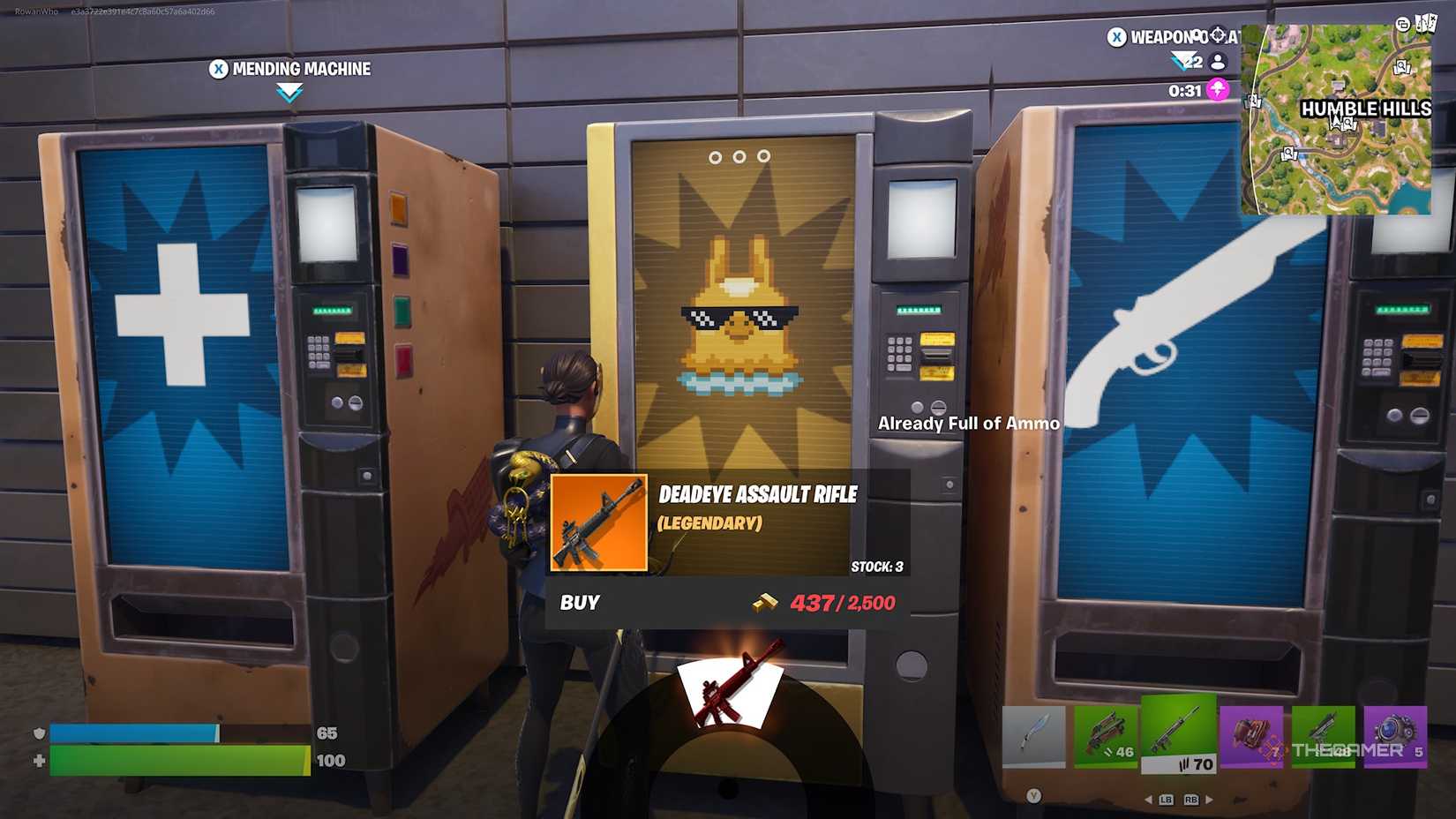Click the blue chevron below Mending Machine label
The width and height of the screenshot is (1456, 819).
click(x=289, y=91)
